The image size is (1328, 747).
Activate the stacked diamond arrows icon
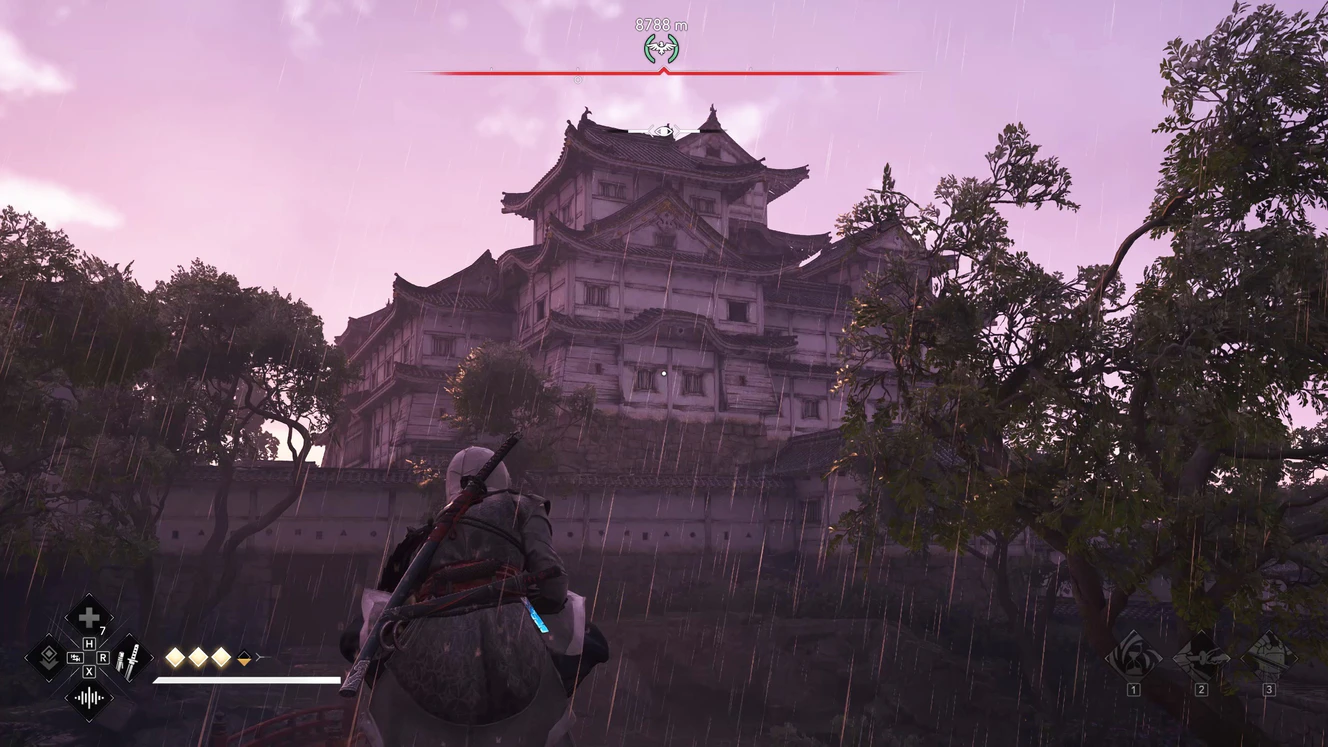[47, 658]
